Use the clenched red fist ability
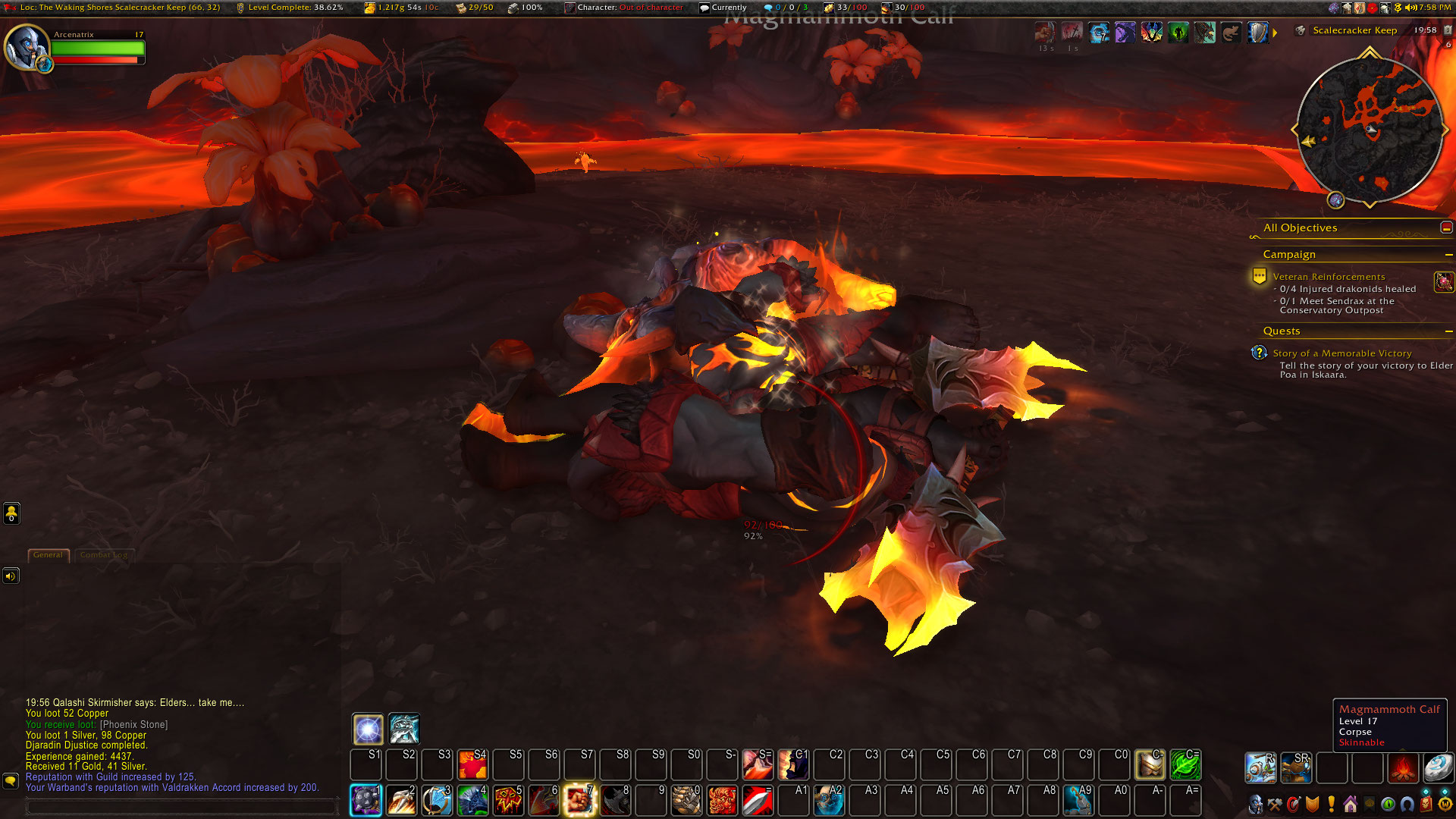The image size is (1456, 819). click(579, 801)
